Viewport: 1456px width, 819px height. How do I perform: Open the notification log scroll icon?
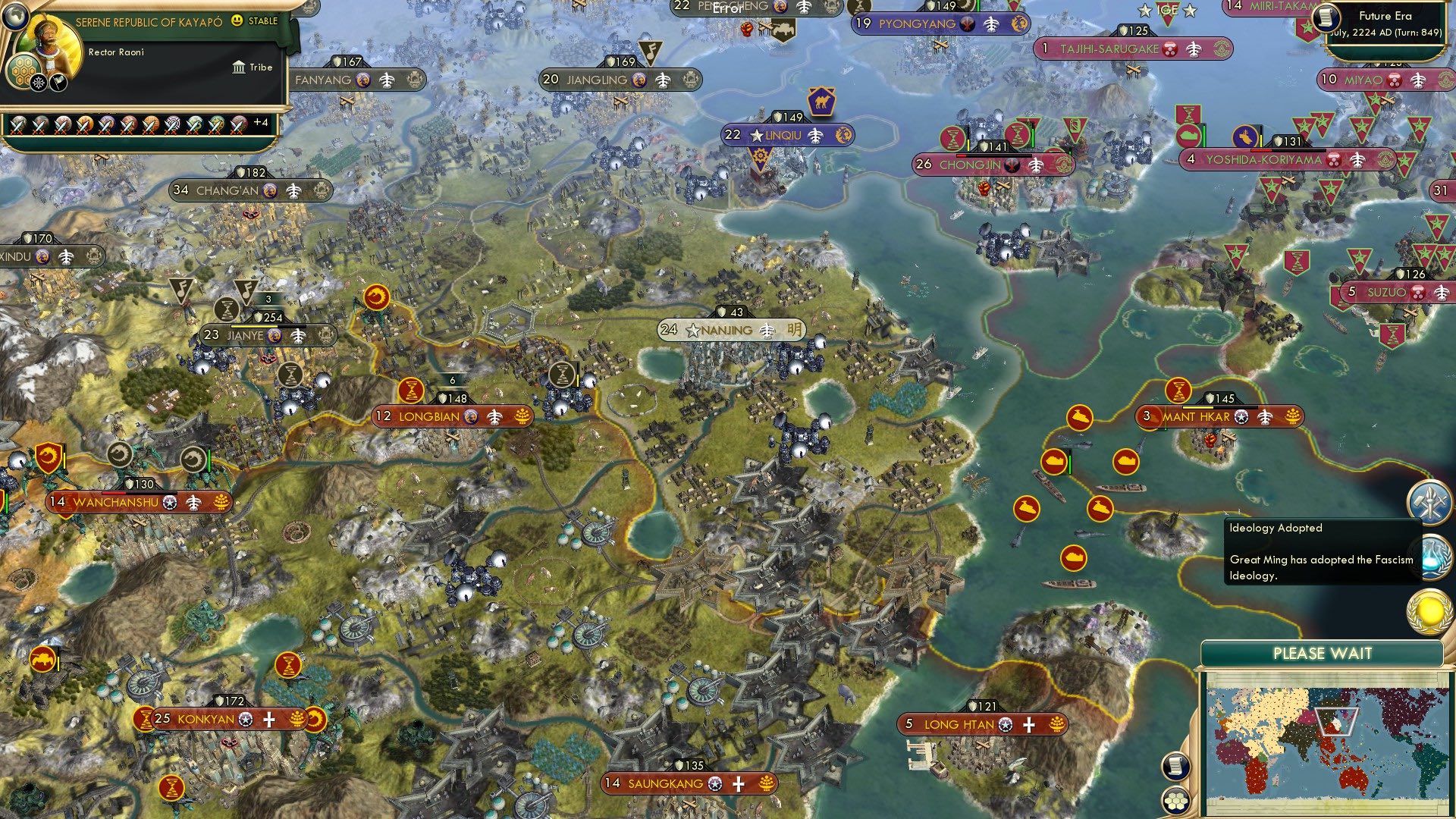pyautogui.click(x=1175, y=767)
